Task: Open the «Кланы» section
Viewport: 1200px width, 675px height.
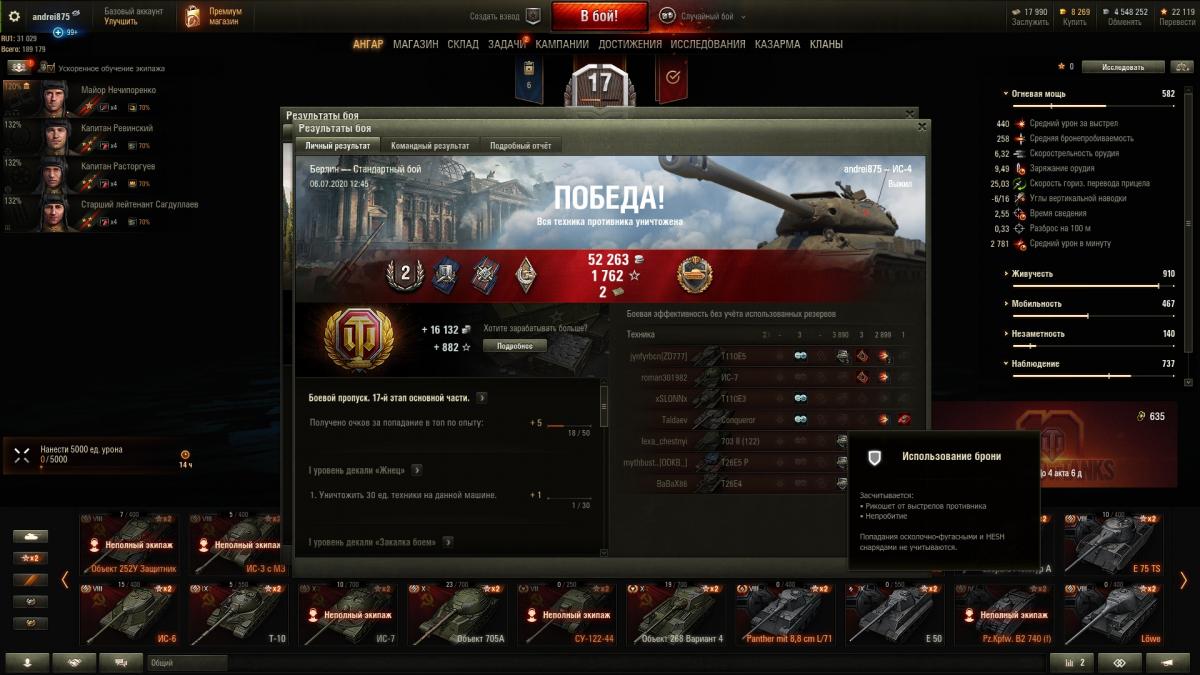Action: click(826, 44)
